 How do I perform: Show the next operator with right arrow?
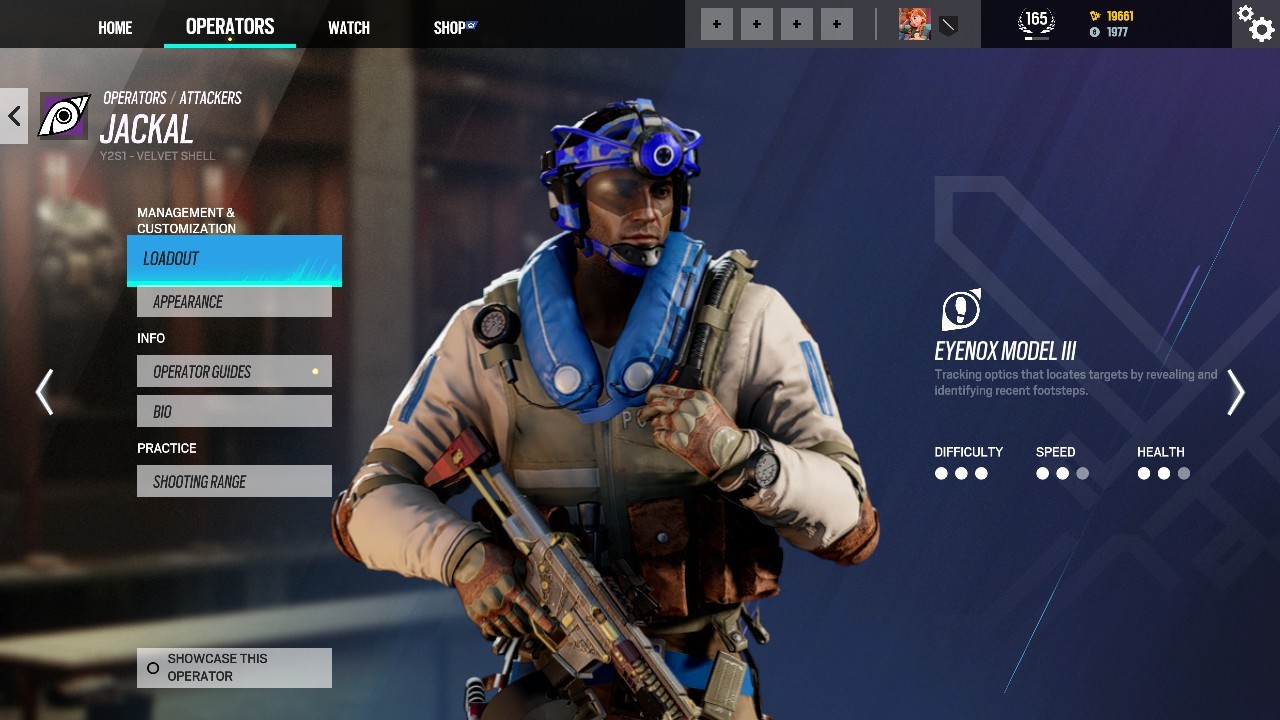1236,392
